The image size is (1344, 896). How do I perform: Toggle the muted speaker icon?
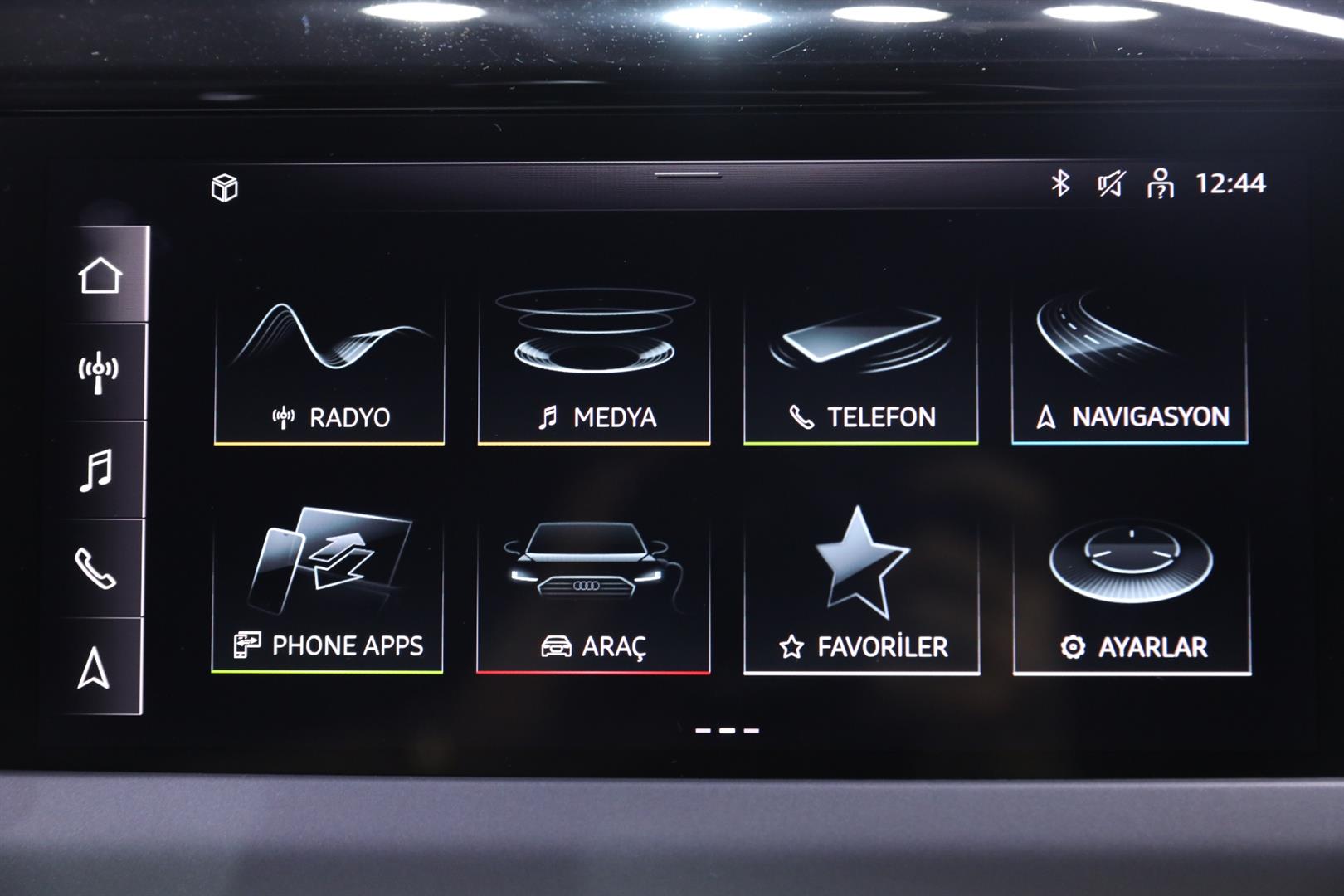1110,183
